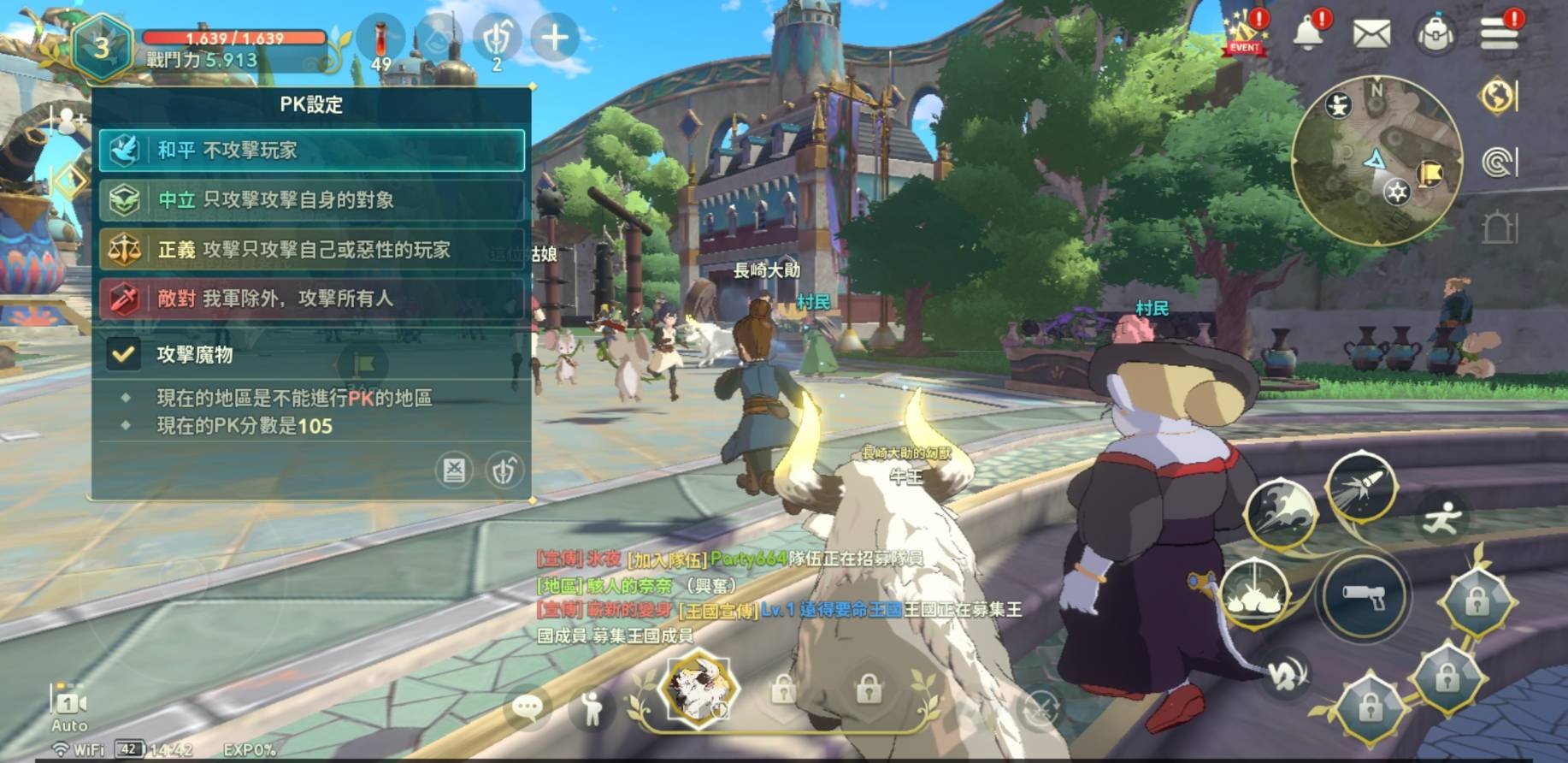This screenshot has width=1568, height=763.
Task: Open the chat speech bubble
Action: pos(528,707)
